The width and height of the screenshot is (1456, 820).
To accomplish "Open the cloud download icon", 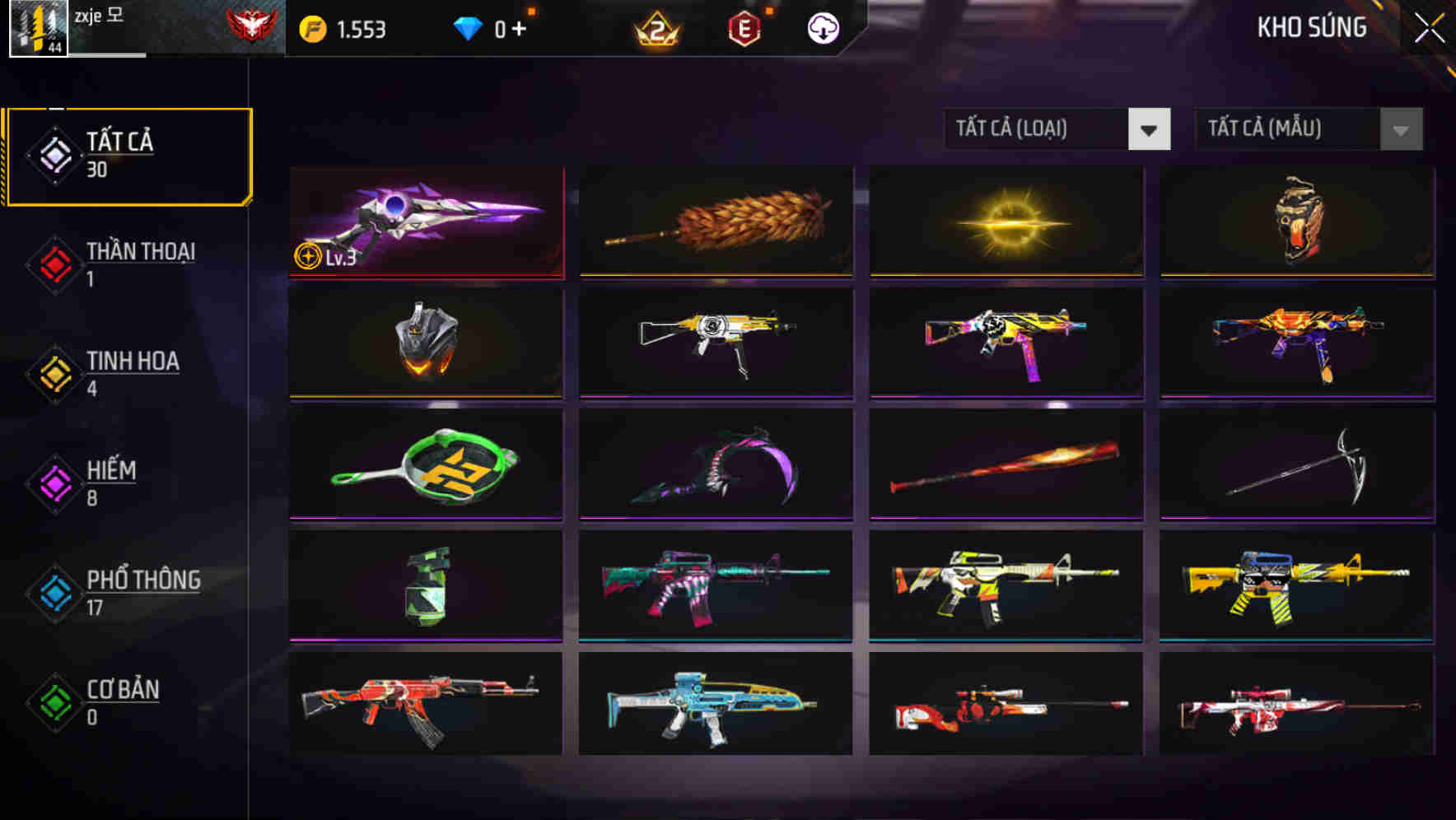I will [x=821, y=28].
